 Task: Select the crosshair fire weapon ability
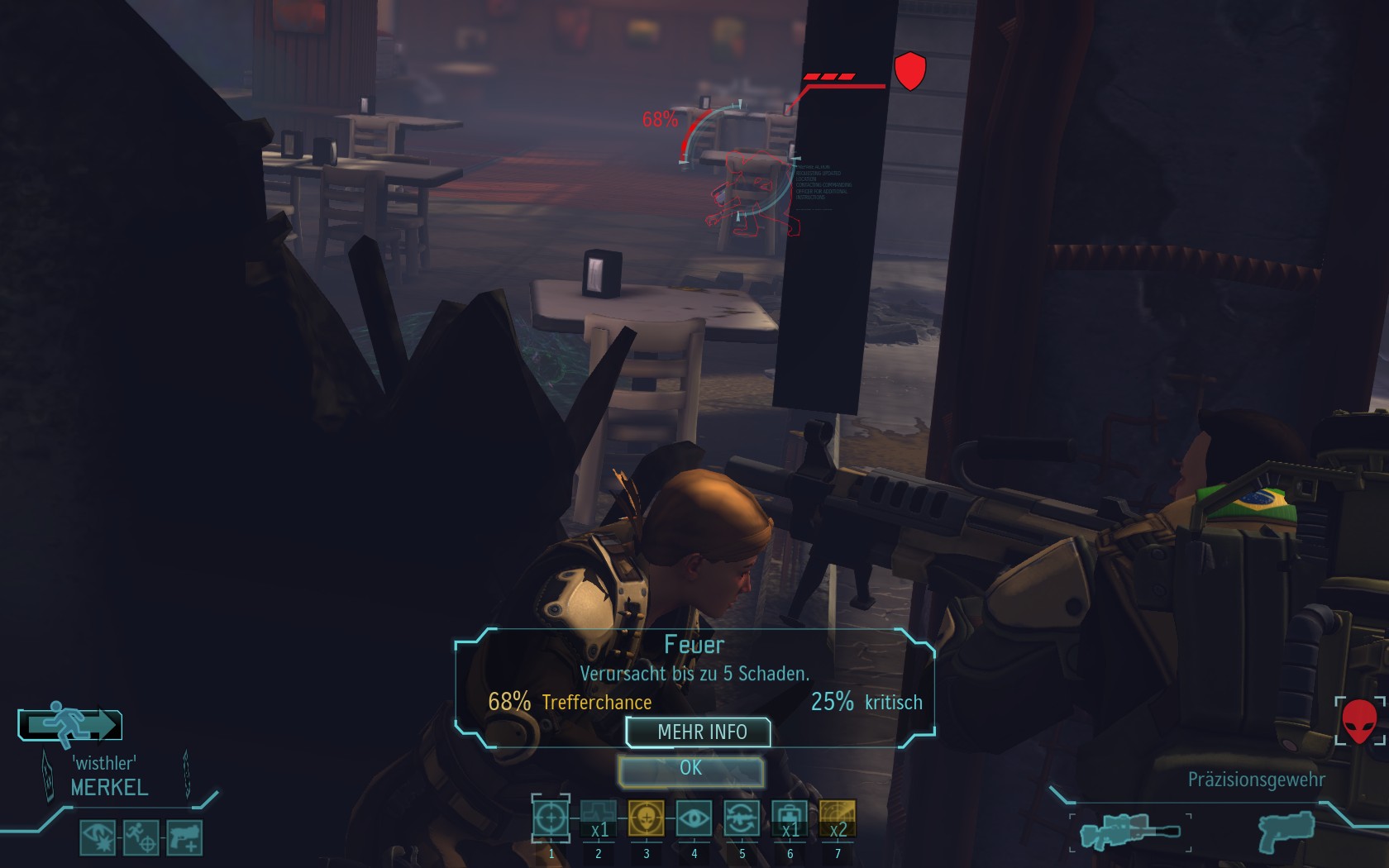[551, 819]
